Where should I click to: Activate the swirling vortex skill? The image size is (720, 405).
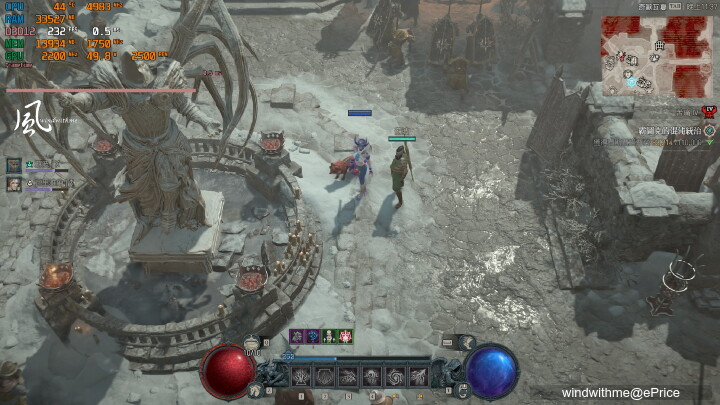pos(394,377)
